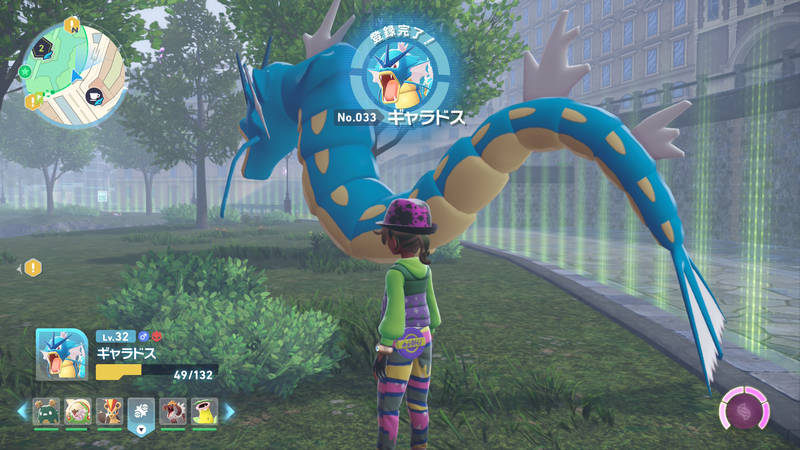The image size is (800, 450).
Task: Select the coffee cup café marker on minimap
Action: 94,96
